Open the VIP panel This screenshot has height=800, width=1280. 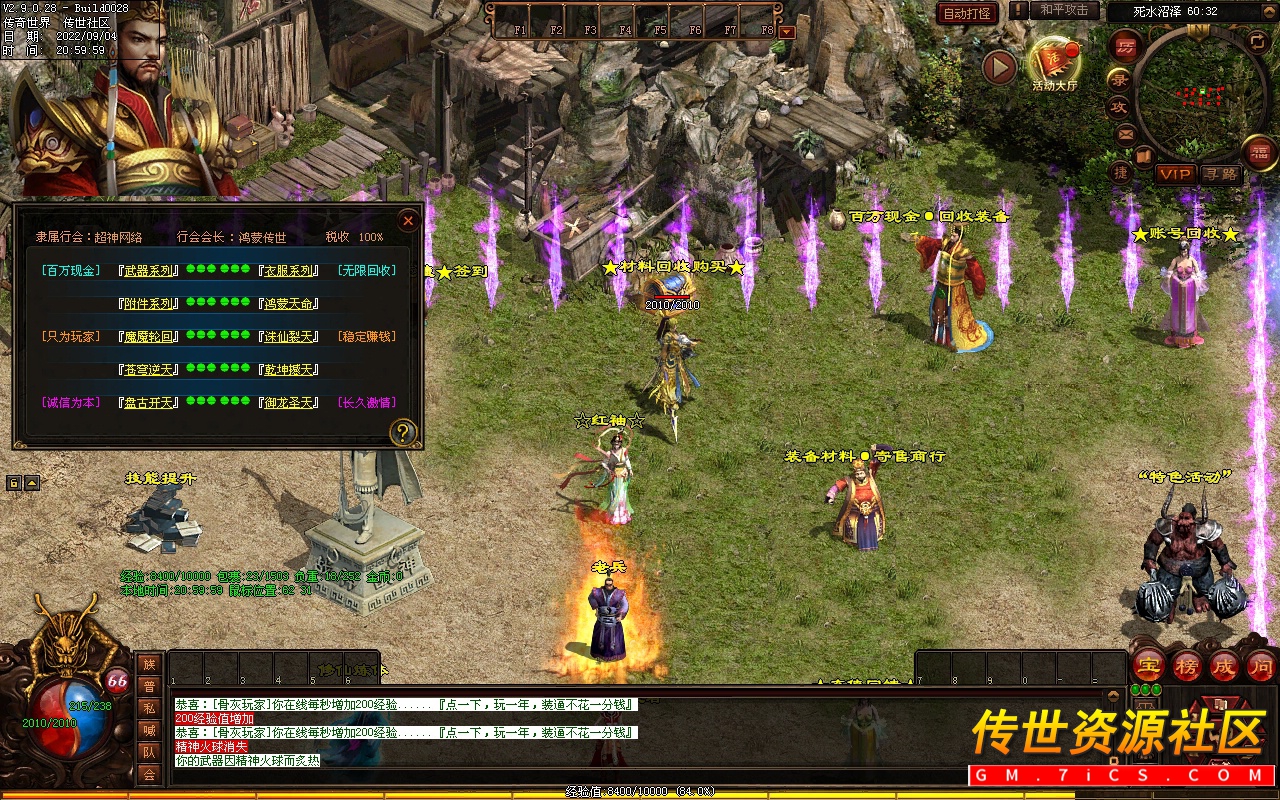(1176, 174)
